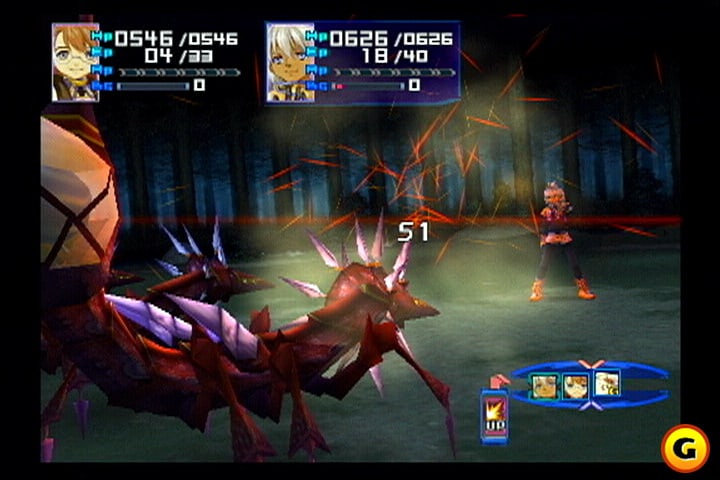The width and height of the screenshot is (720, 480).
Task: Click the GameSpot G watermark logo
Action: [685, 448]
